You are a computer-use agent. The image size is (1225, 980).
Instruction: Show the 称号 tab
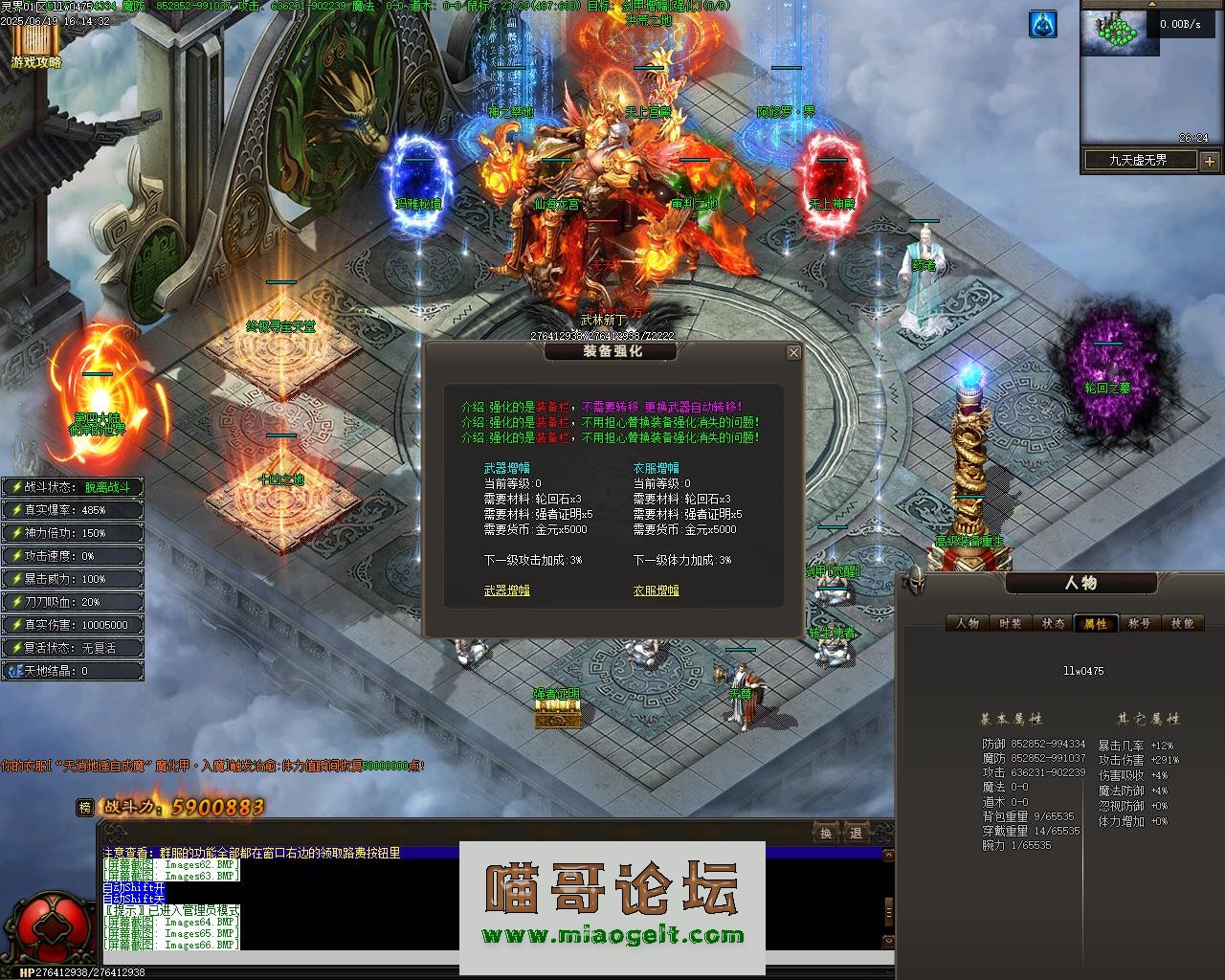pyautogui.click(x=1139, y=623)
